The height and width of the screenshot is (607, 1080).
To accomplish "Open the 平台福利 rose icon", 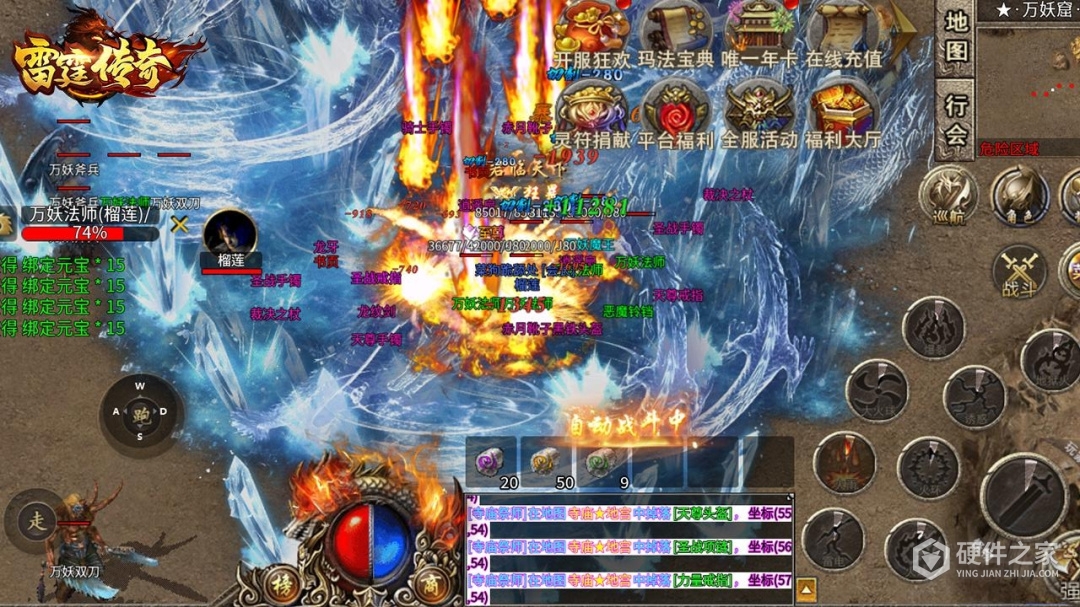I will pos(676,110).
